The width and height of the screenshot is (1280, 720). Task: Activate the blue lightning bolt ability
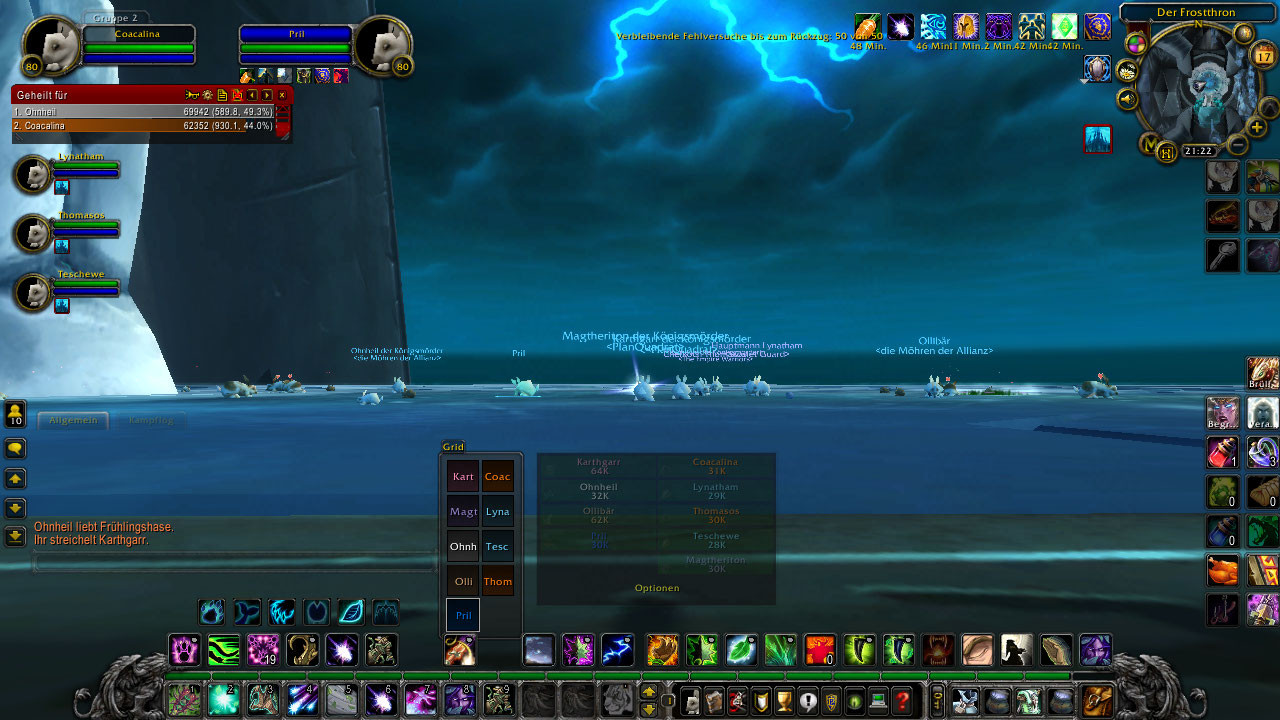pos(618,650)
